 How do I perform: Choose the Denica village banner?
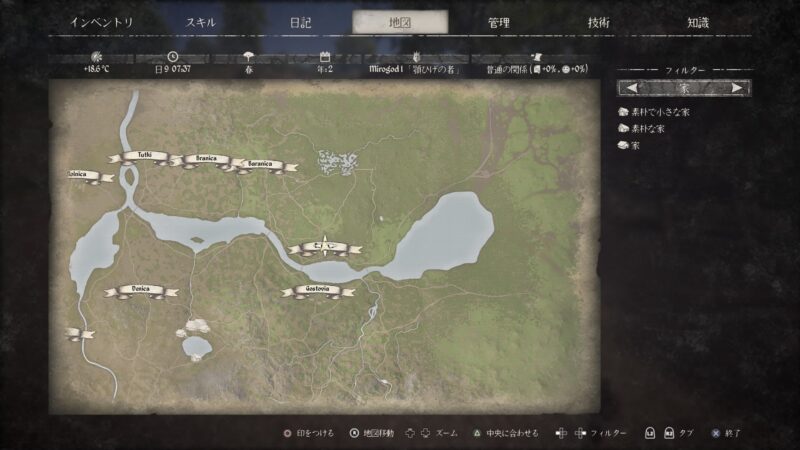(141, 290)
